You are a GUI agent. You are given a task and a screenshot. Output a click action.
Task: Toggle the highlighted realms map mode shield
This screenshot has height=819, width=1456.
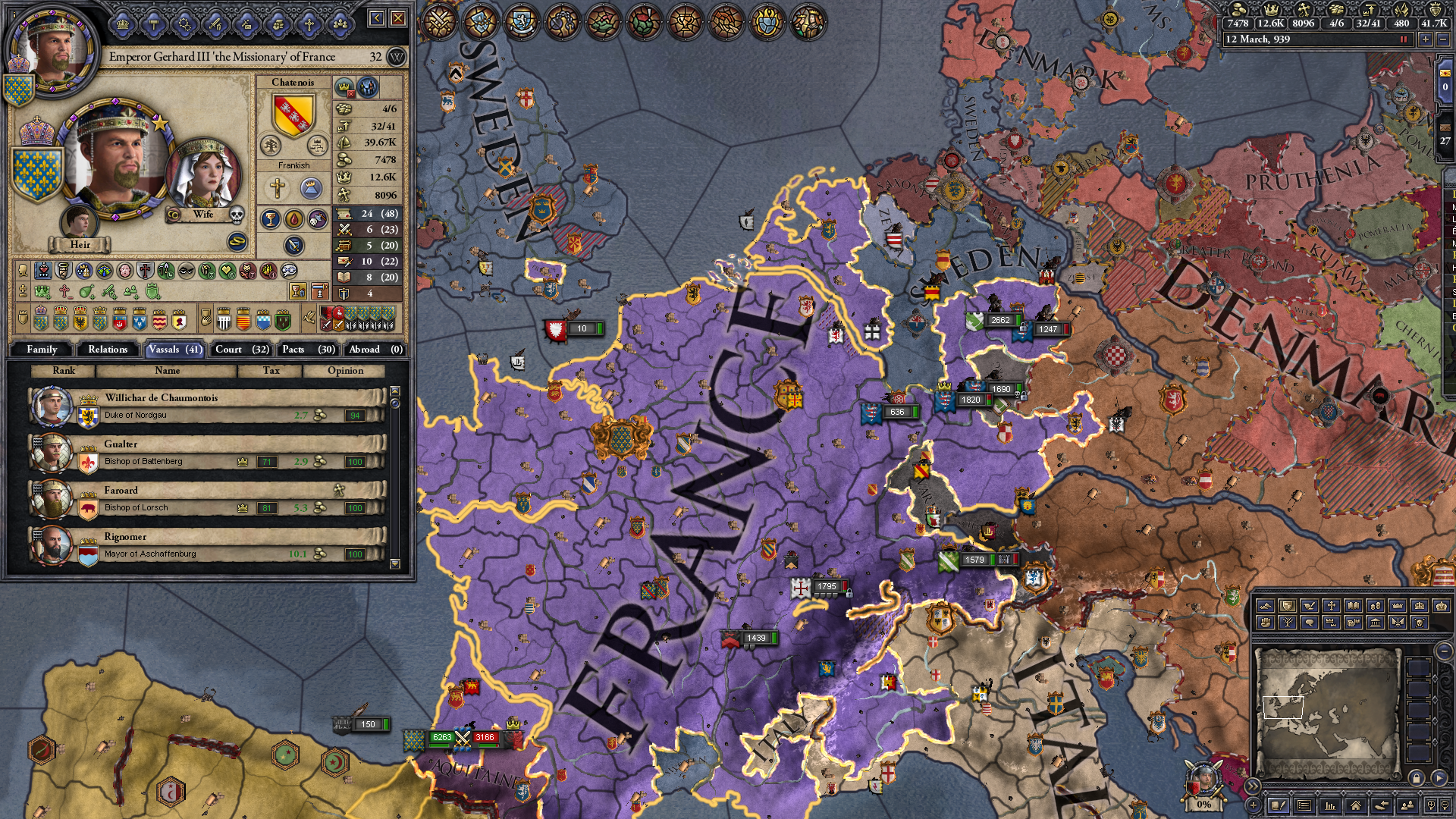tap(1288, 605)
